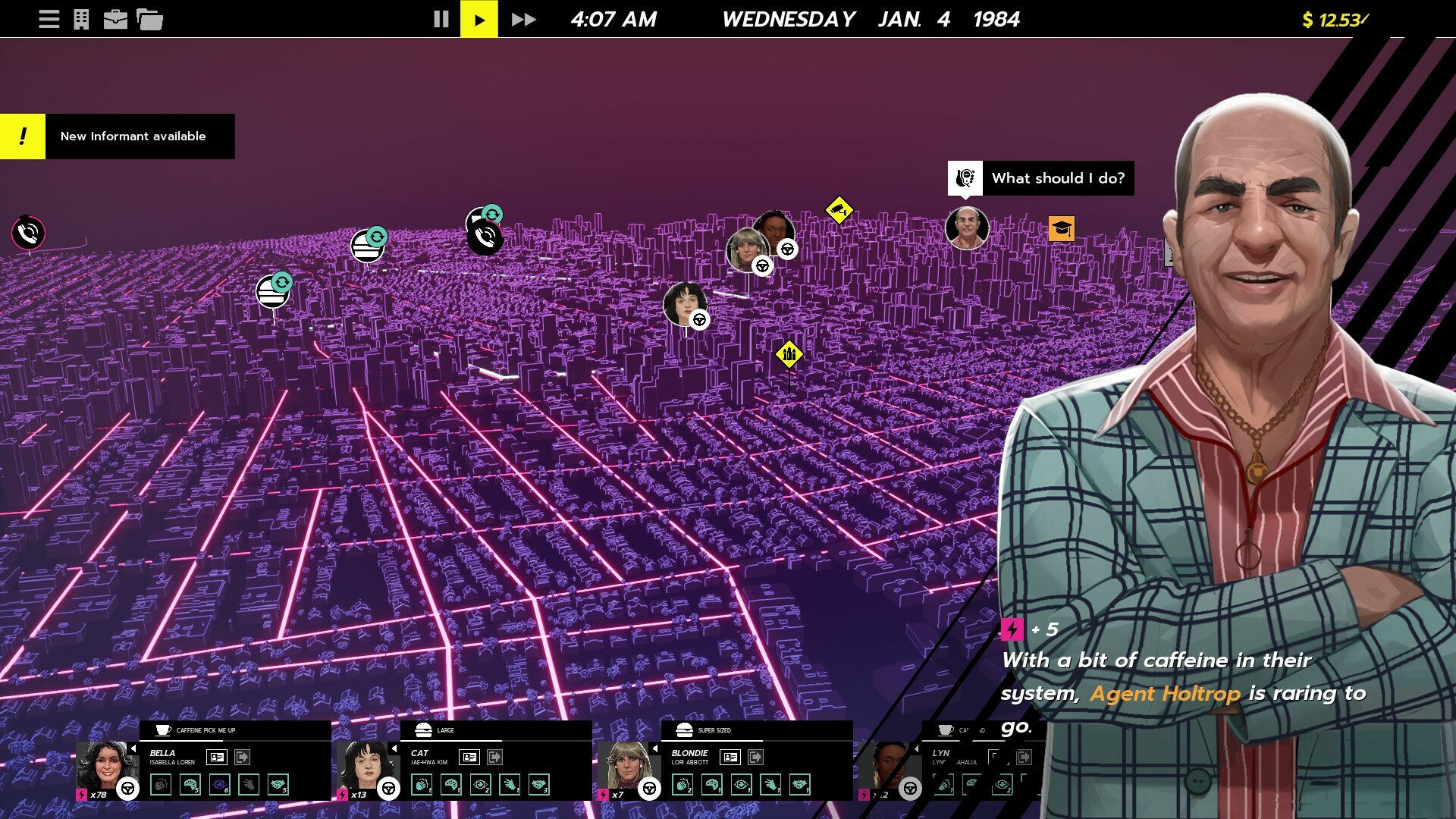Open the briefcase cases panel
Screen dimensions: 1456x819
[x=115, y=18]
